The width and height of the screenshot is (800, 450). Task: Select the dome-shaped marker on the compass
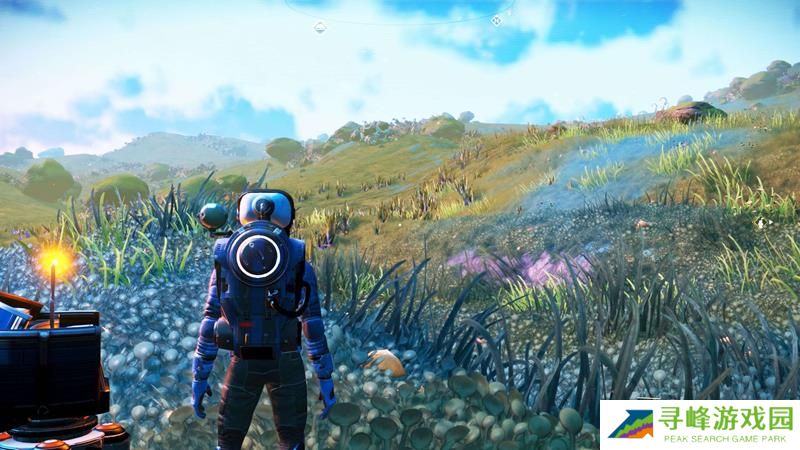320,27
